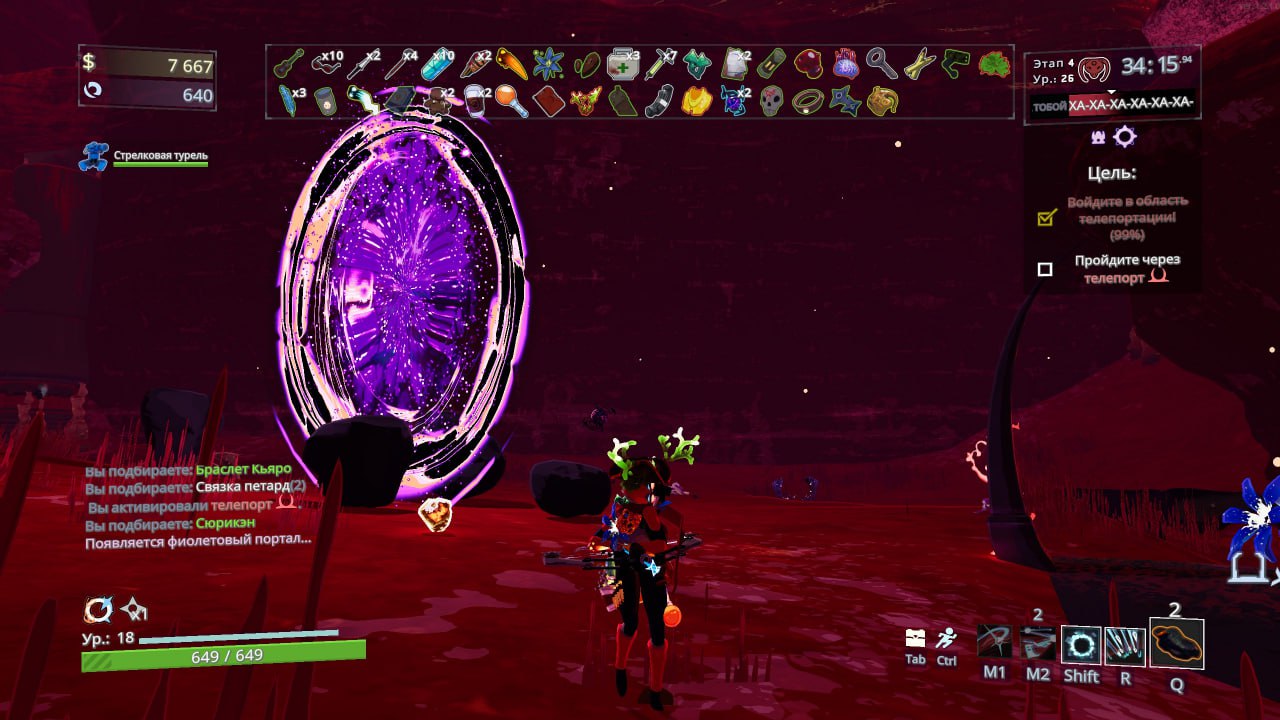Screen dimensions: 1280x720
Task: Use the Shift utility skill ring icon
Action: [1081, 645]
